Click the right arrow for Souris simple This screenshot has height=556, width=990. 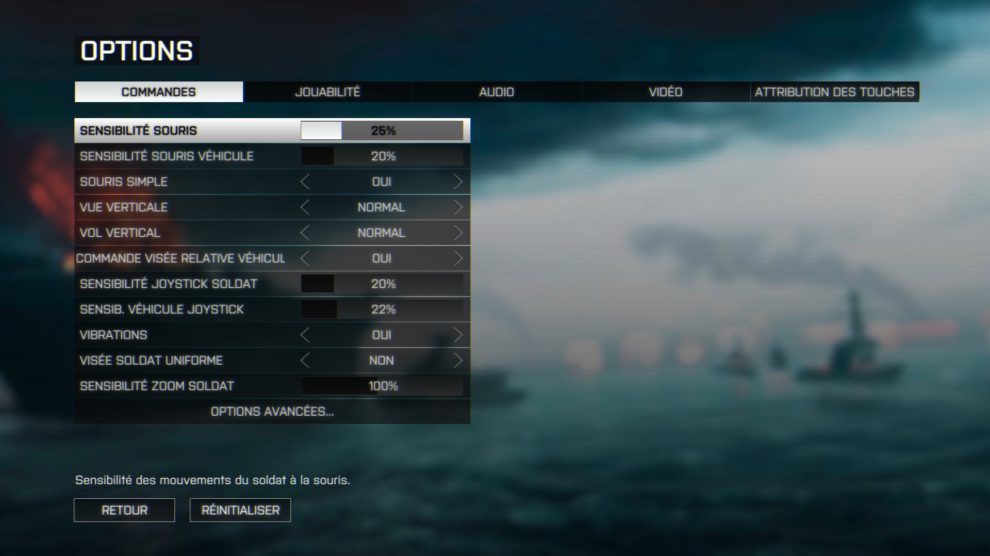pos(458,182)
